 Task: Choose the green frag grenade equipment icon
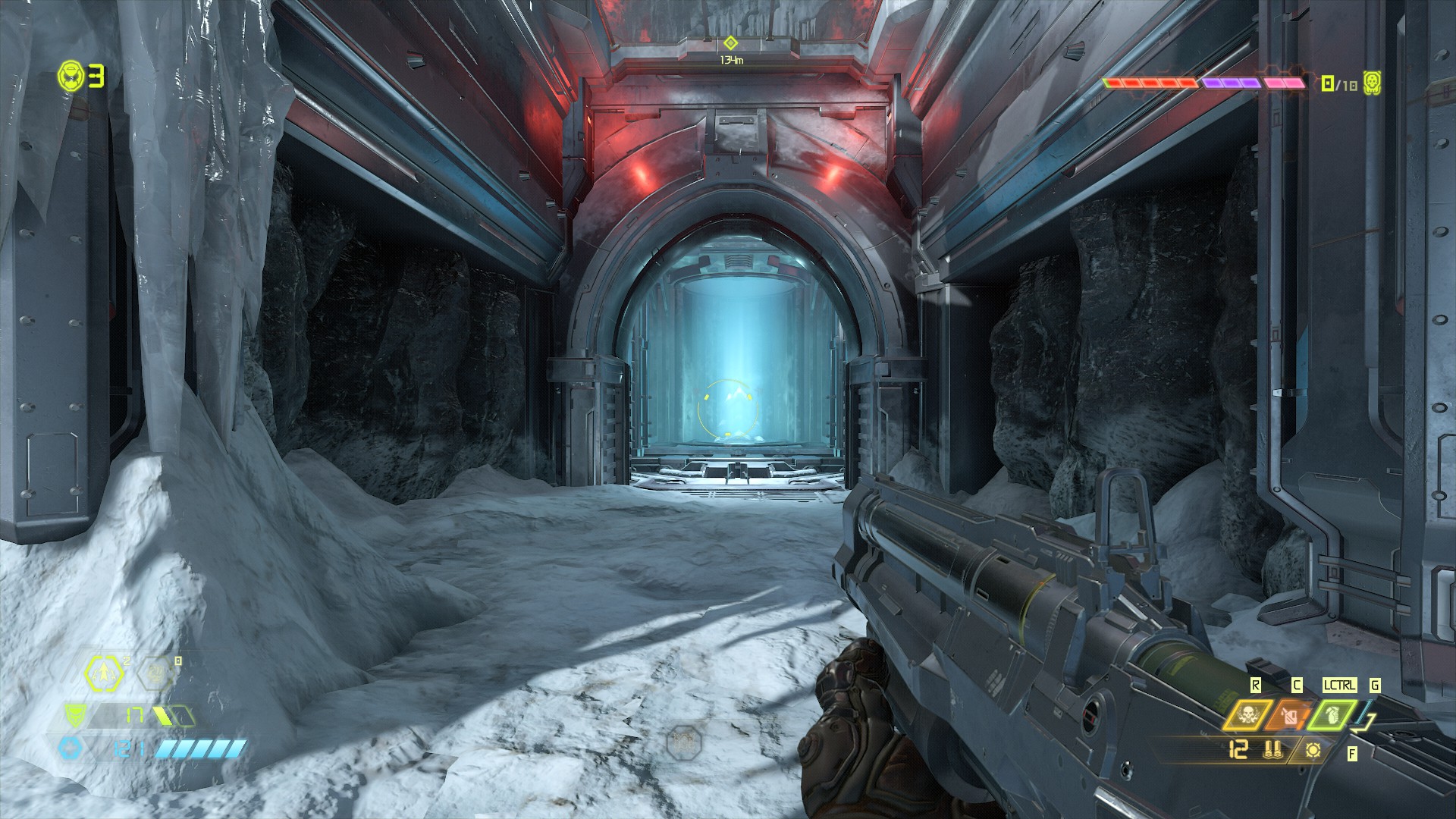(1333, 715)
